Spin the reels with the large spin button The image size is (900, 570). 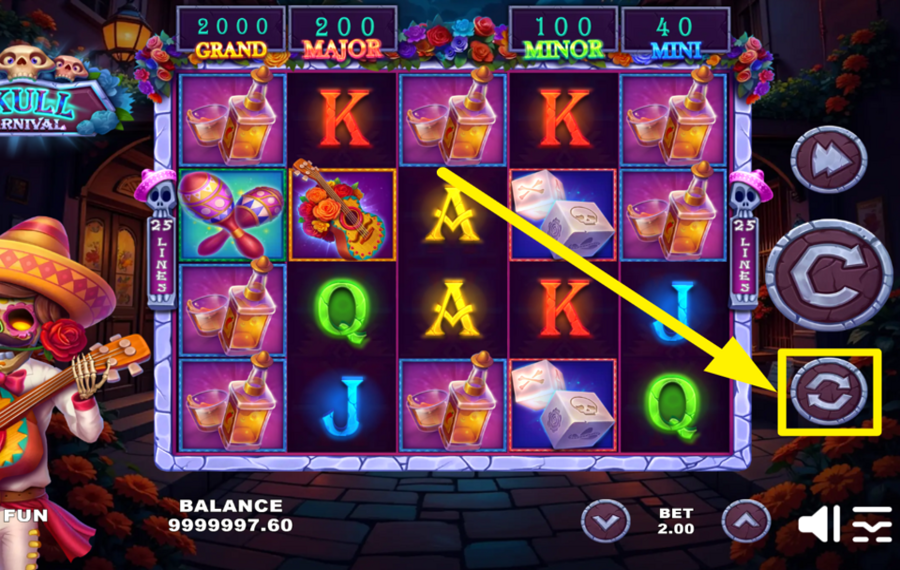pos(829,274)
